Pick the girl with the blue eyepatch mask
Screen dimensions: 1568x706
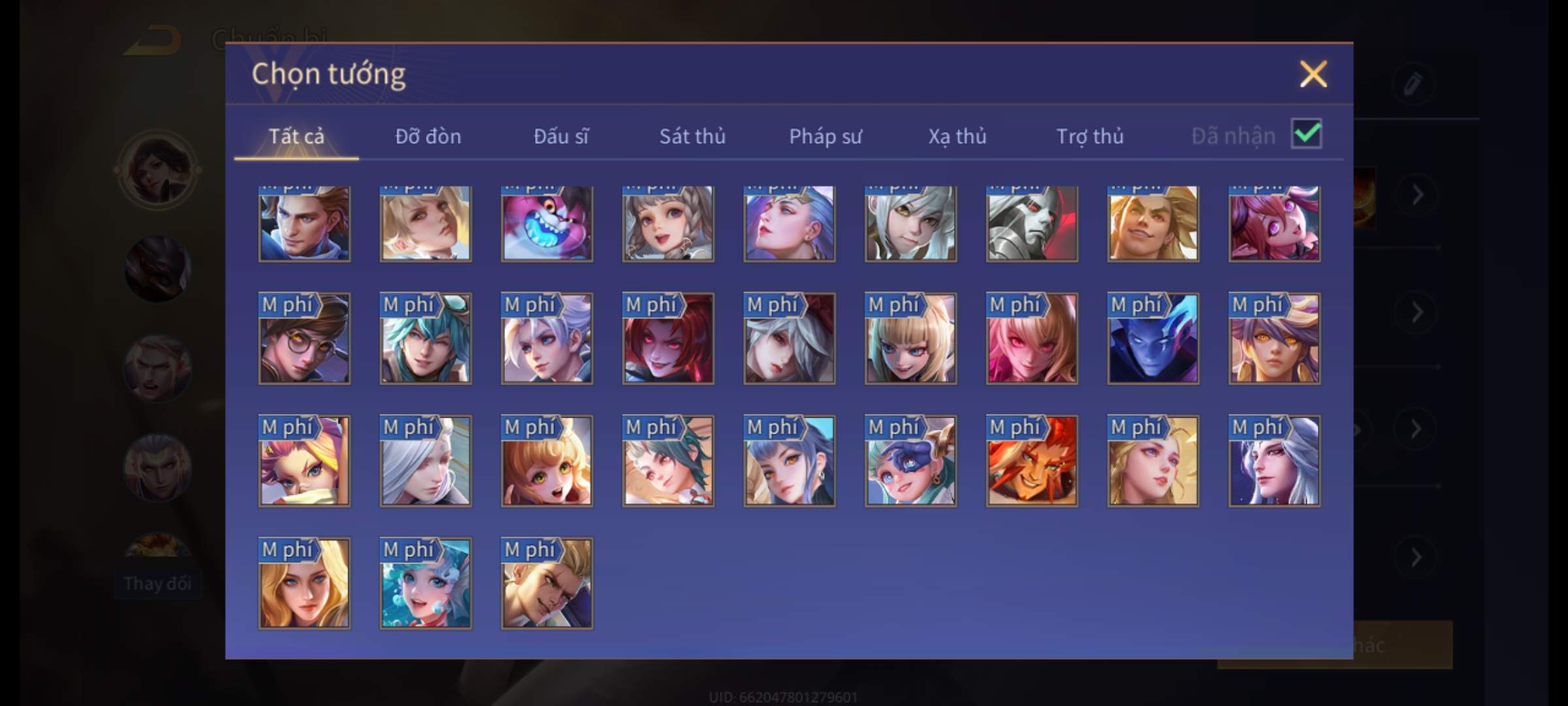(x=911, y=461)
